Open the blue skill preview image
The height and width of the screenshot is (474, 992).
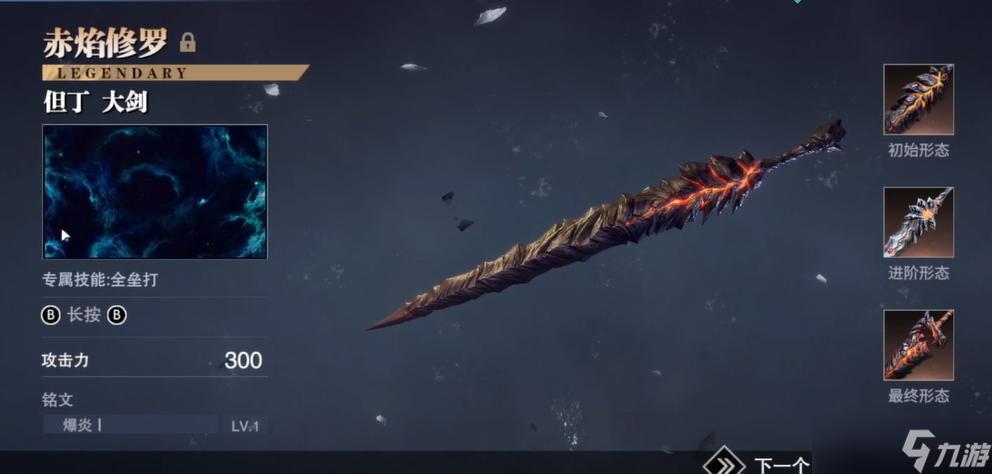tap(155, 191)
